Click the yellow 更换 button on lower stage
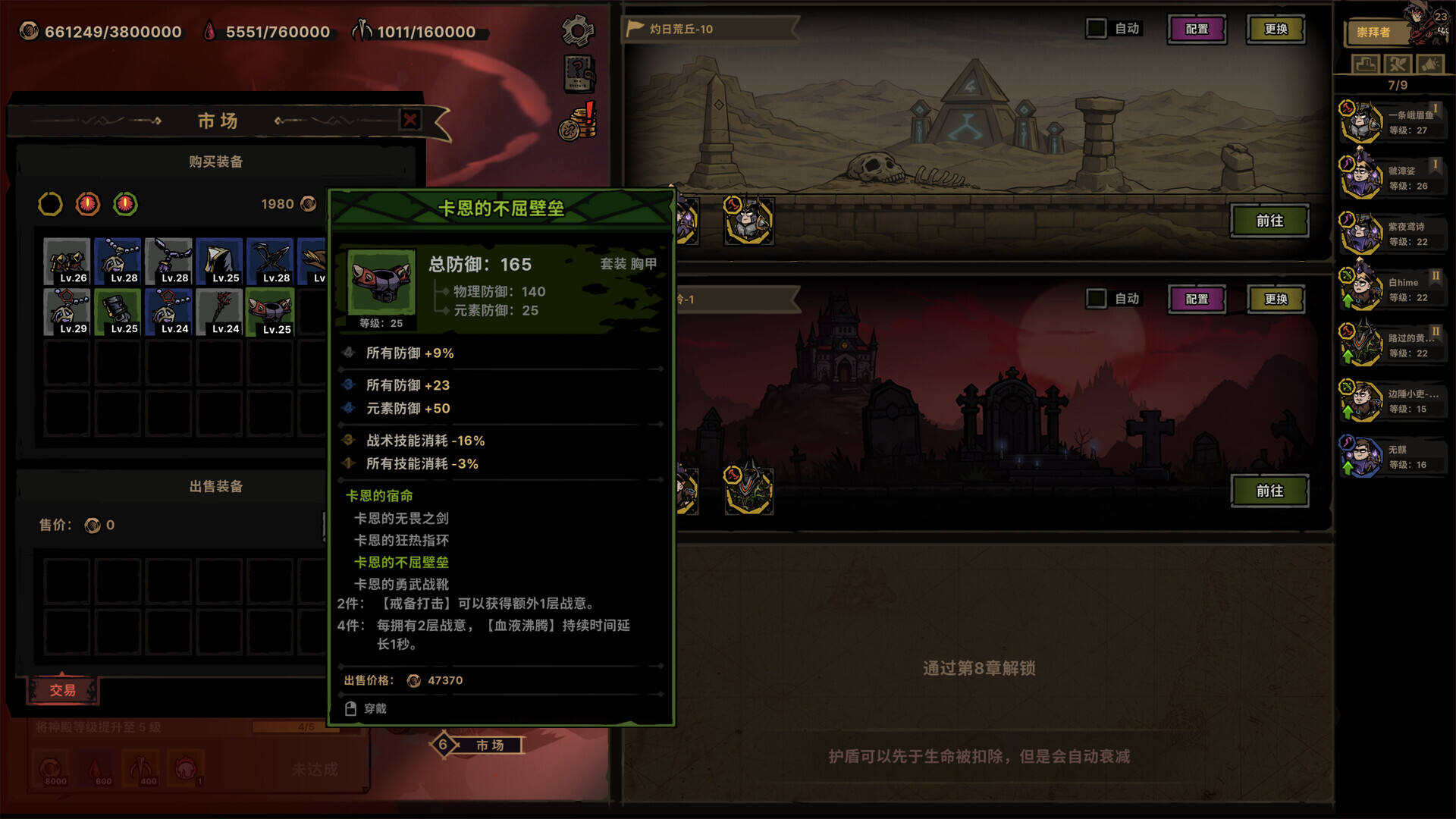This screenshot has width=1456, height=819. pyautogui.click(x=1276, y=298)
